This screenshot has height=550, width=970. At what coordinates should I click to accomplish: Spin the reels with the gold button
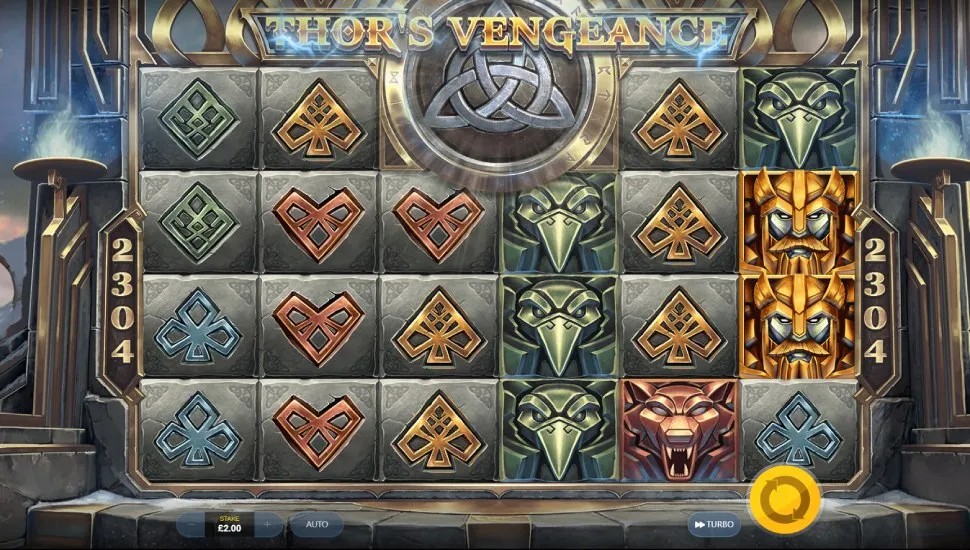(784, 498)
